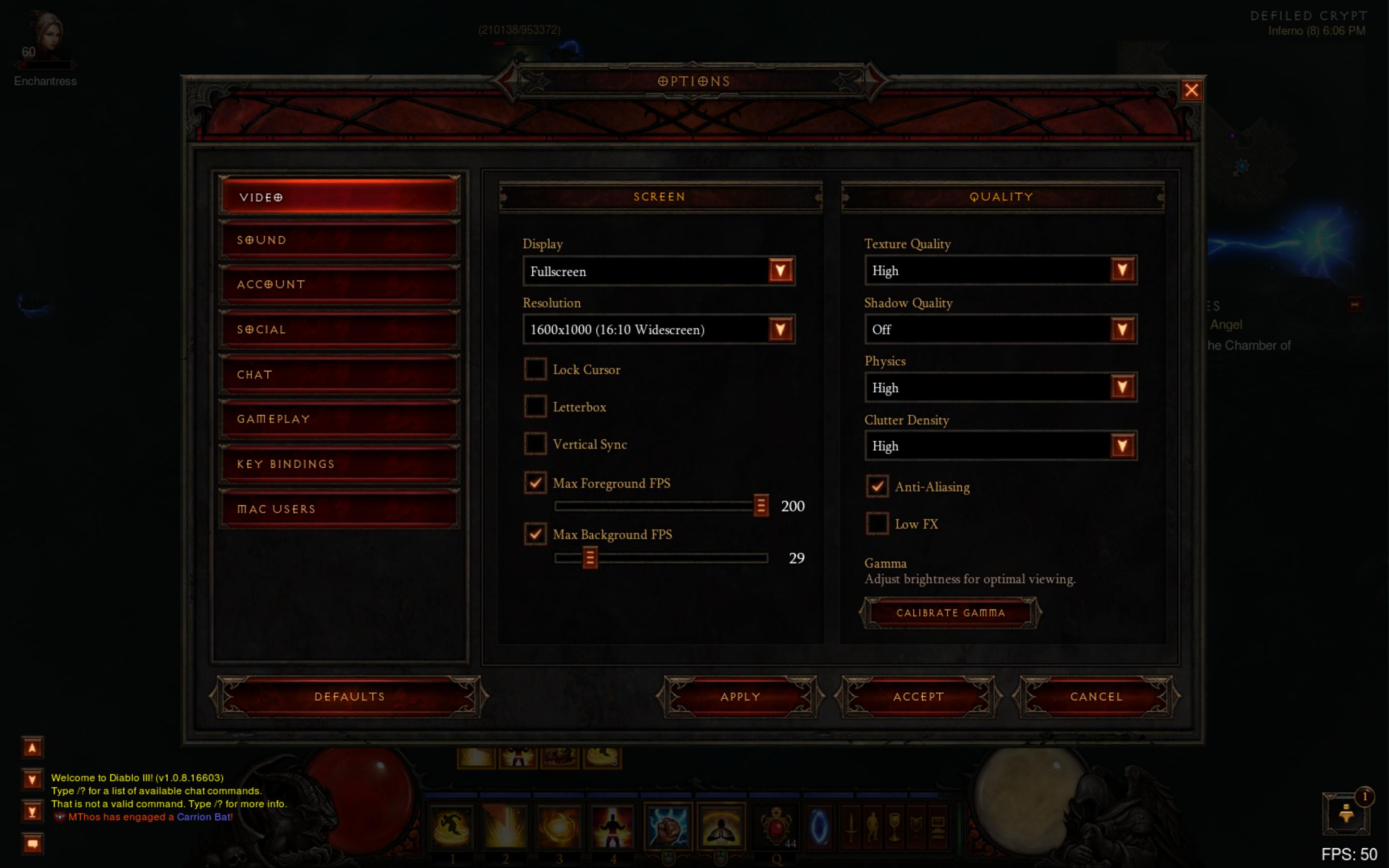Enable Vertical Sync

(535, 444)
